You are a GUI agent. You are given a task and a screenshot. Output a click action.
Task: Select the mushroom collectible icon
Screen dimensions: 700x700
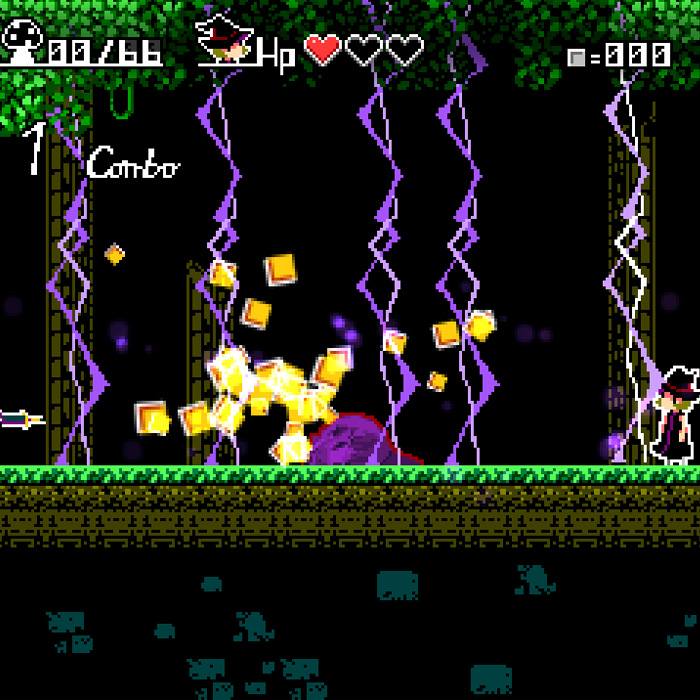22,40
